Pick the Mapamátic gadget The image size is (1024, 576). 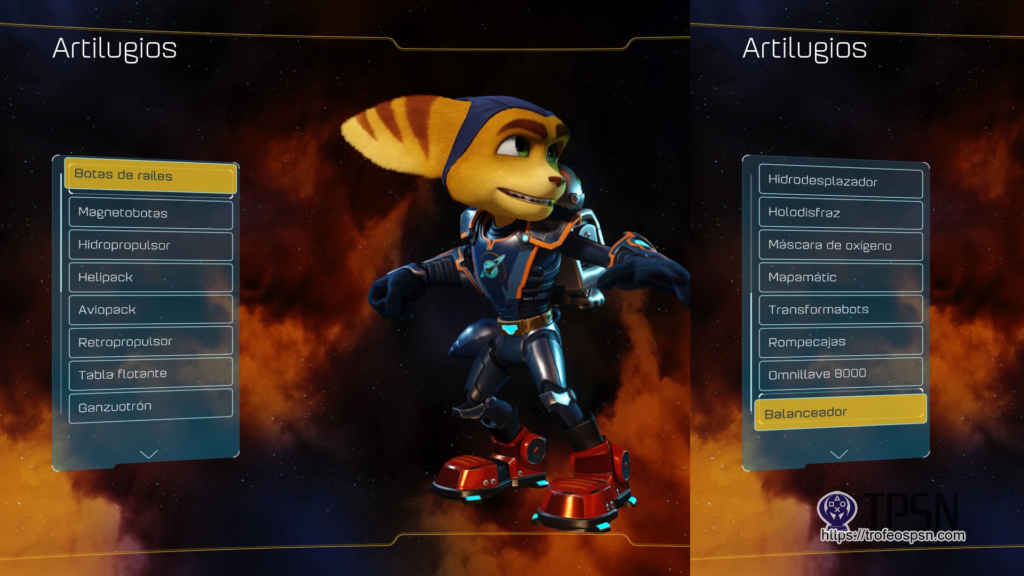tap(840, 278)
